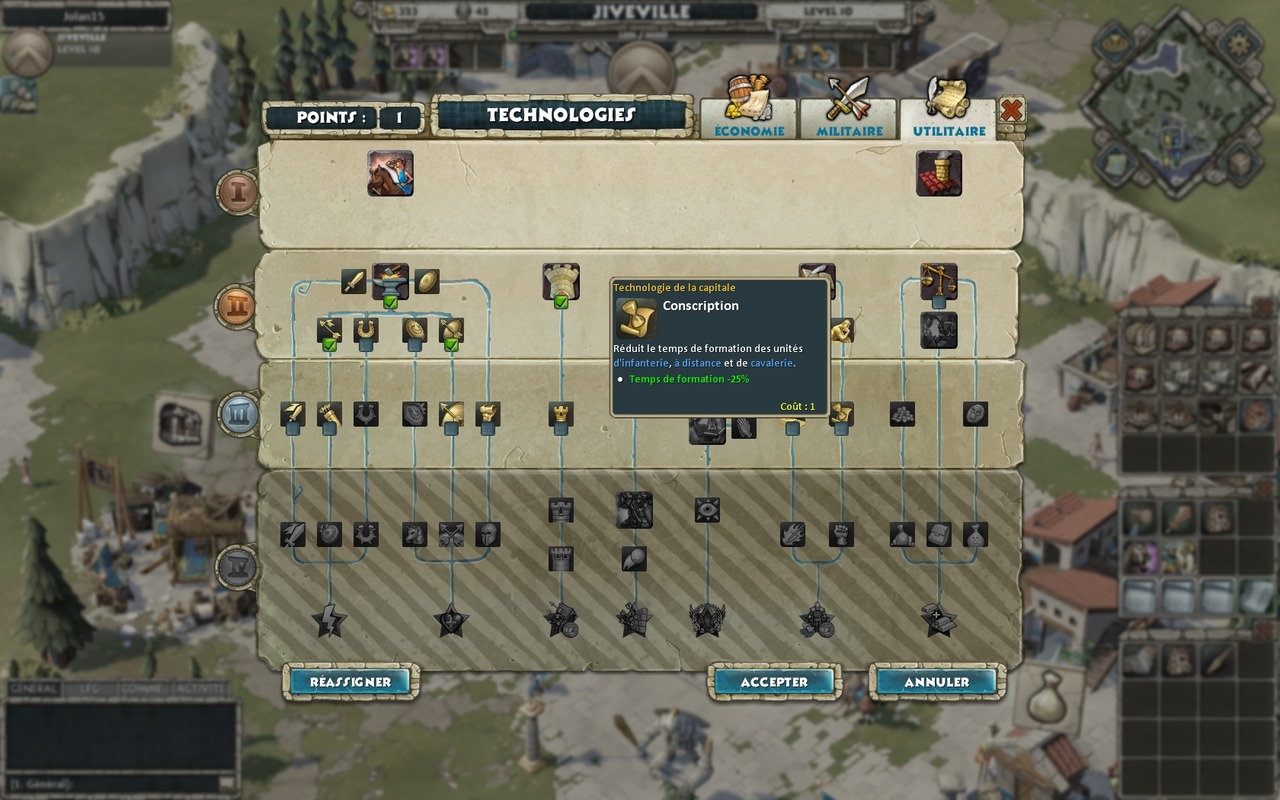1280x800 pixels.
Task: Select the horse rider technology icon
Action: tap(390, 173)
